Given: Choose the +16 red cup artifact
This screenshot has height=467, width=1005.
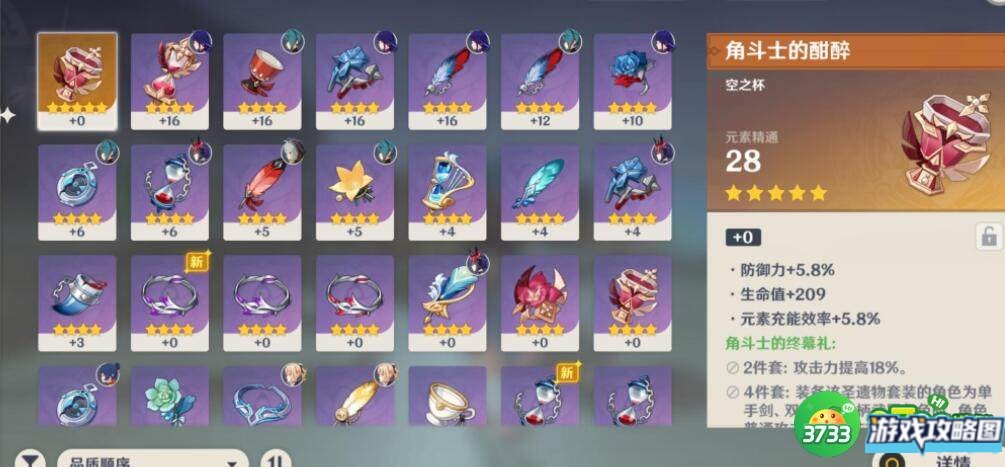Looking at the screenshot, I should point(262,81).
